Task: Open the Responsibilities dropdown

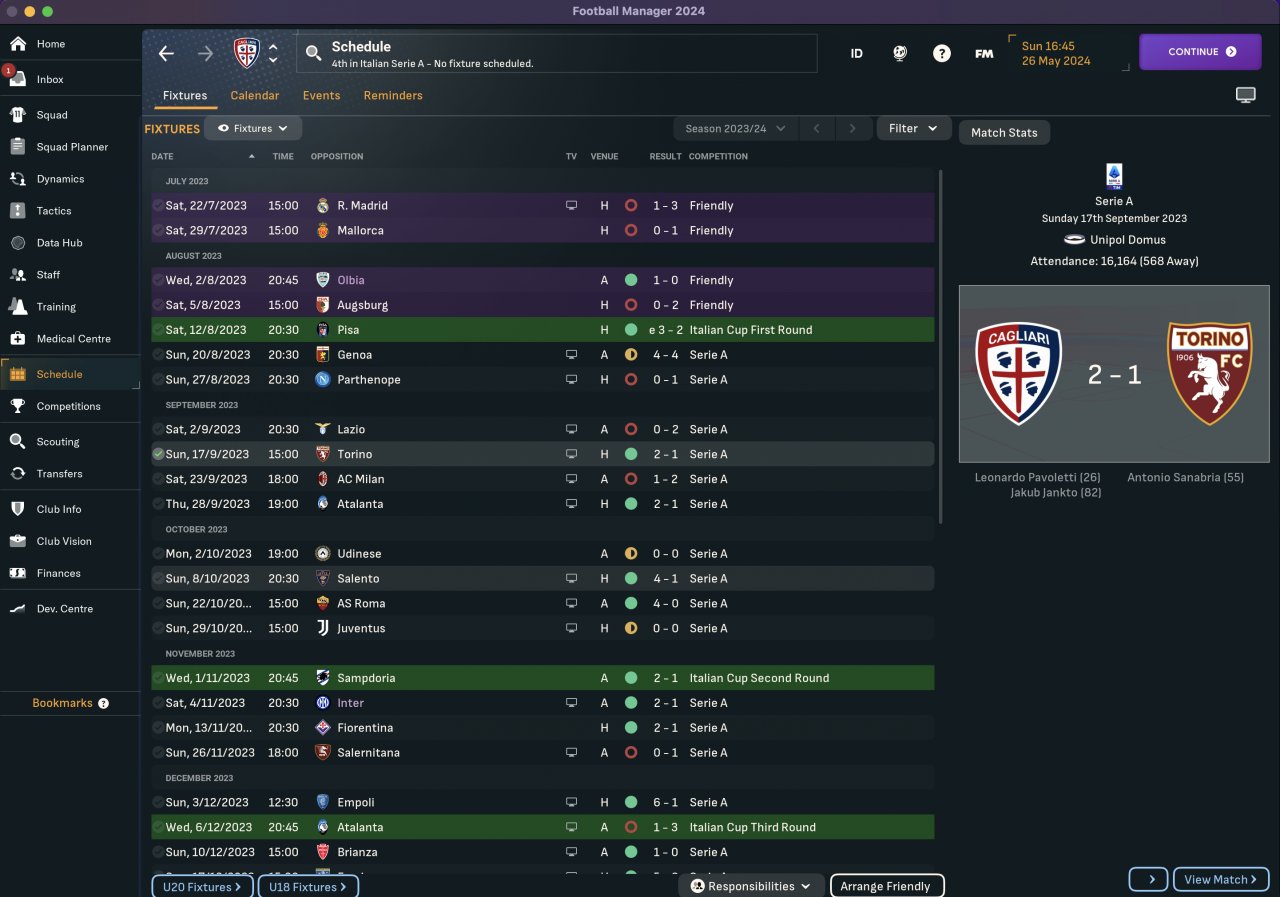Action: coord(751,886)
